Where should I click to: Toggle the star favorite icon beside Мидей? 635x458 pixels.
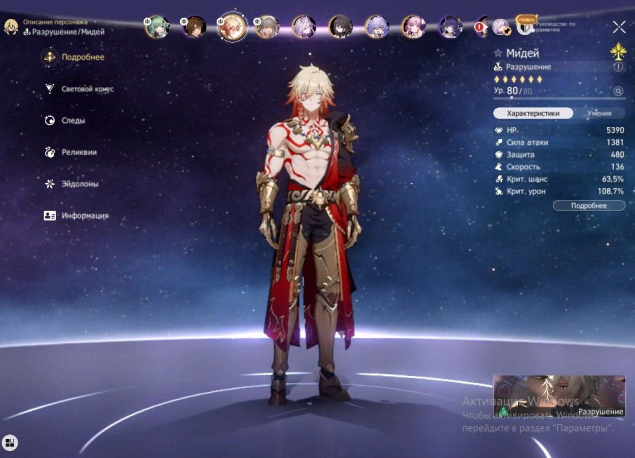coord(498,53)
